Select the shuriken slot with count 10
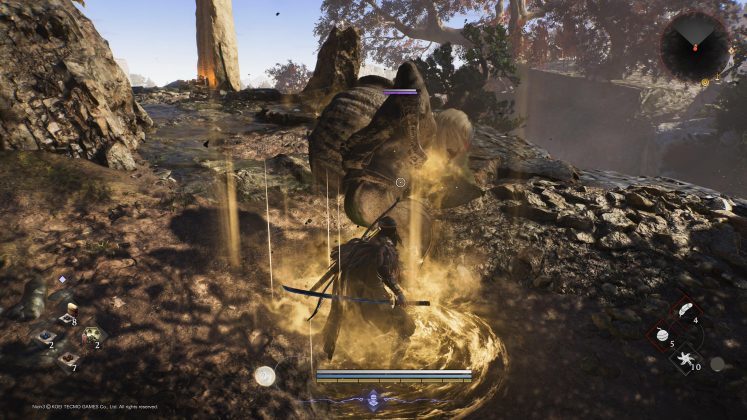 pos(684,359)
